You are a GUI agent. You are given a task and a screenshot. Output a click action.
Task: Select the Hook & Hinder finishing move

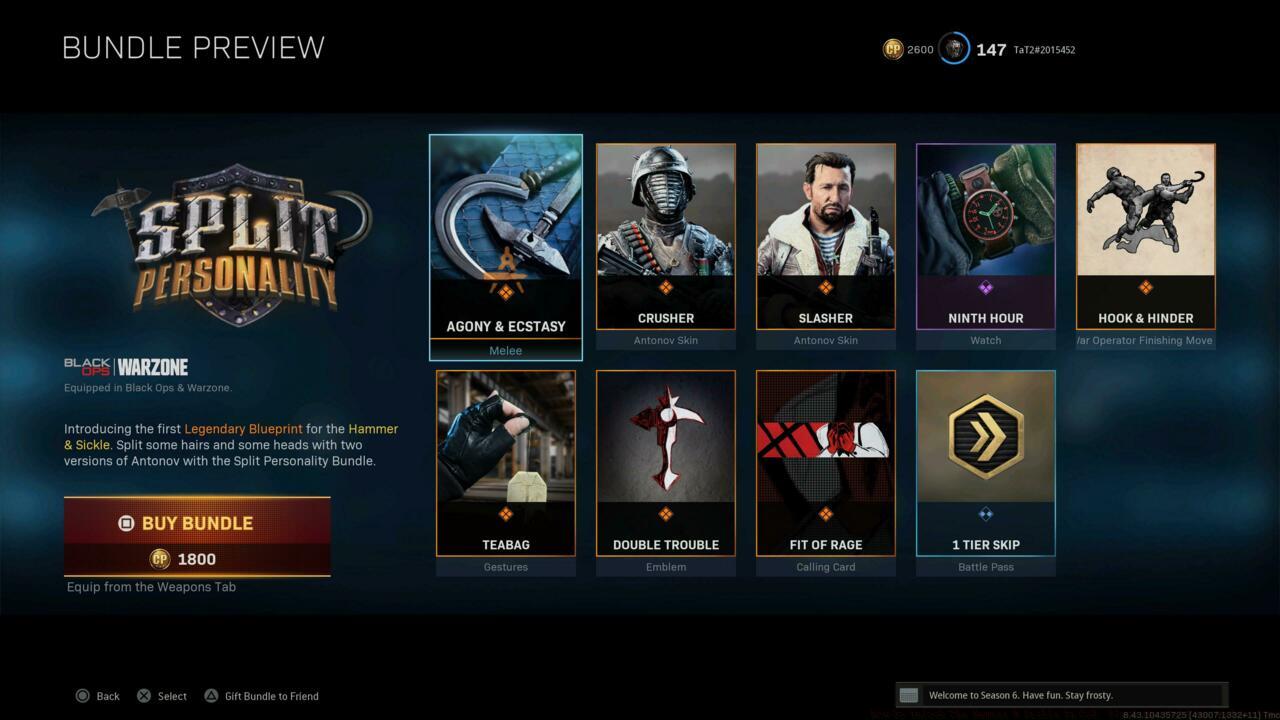tap(1145, 230)
